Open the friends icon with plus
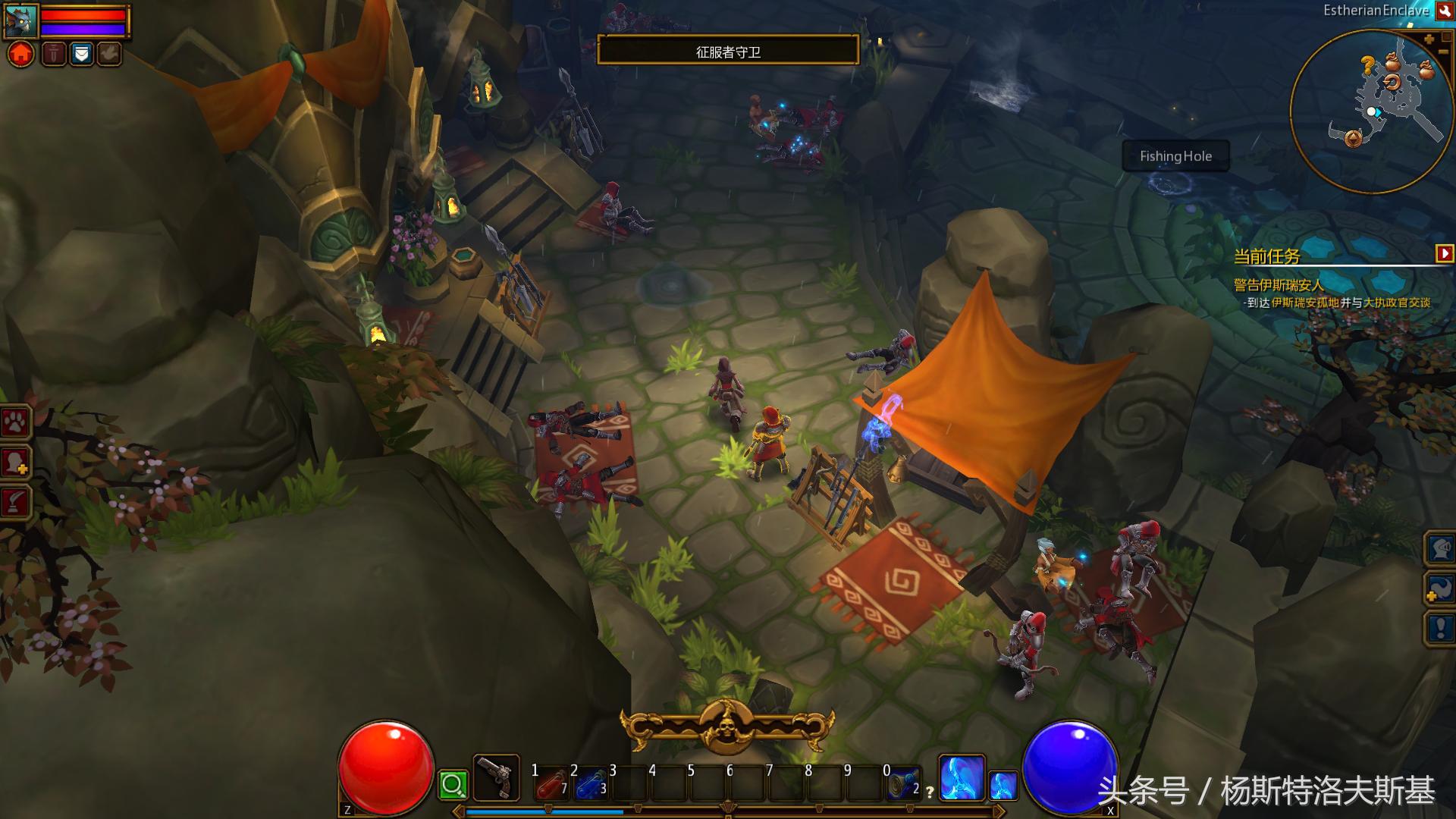This screenshot has height=819, width=1456. (x=15, y=461)
